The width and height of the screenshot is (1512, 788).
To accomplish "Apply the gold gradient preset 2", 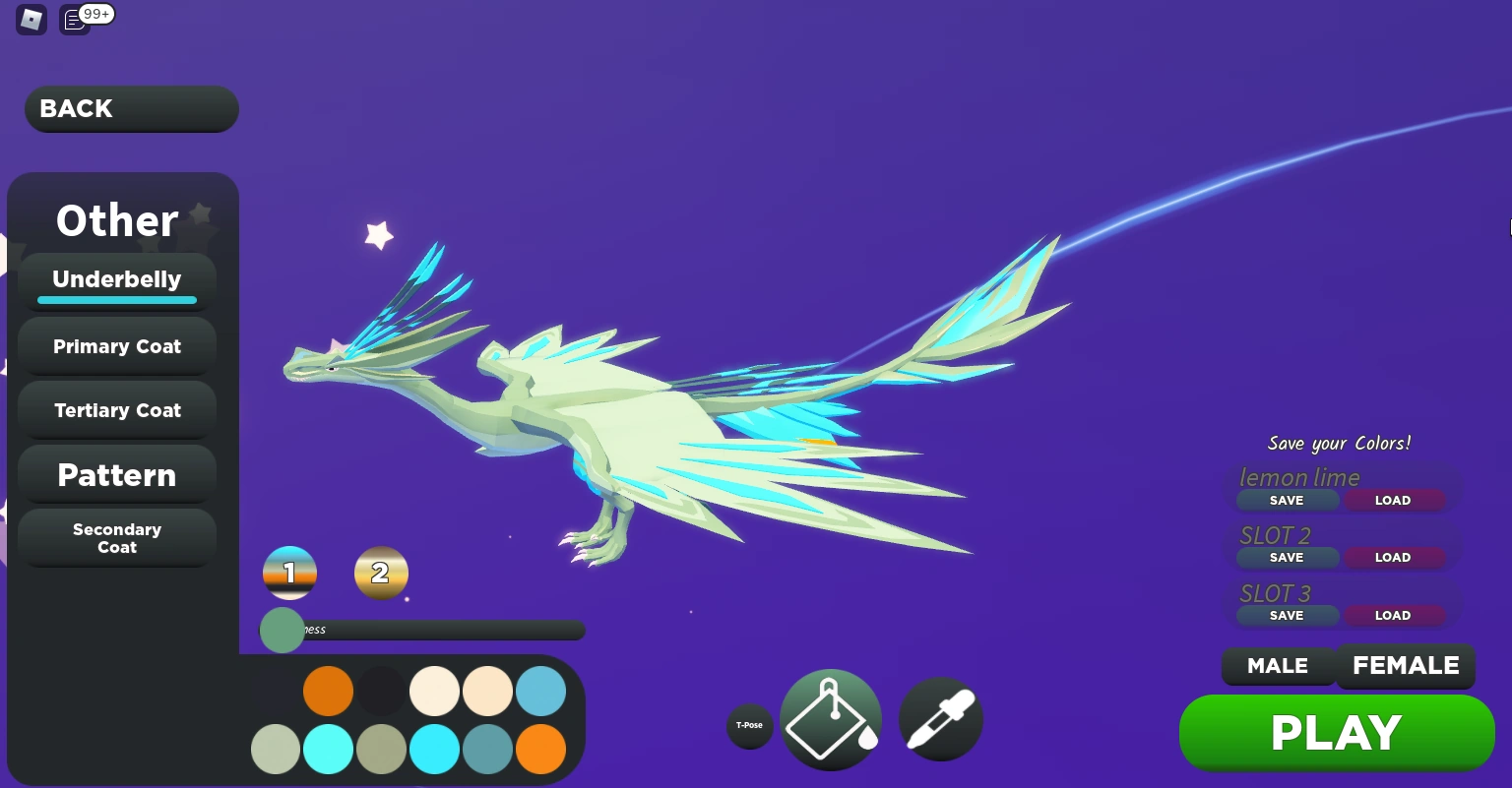I will click(381, 573).
